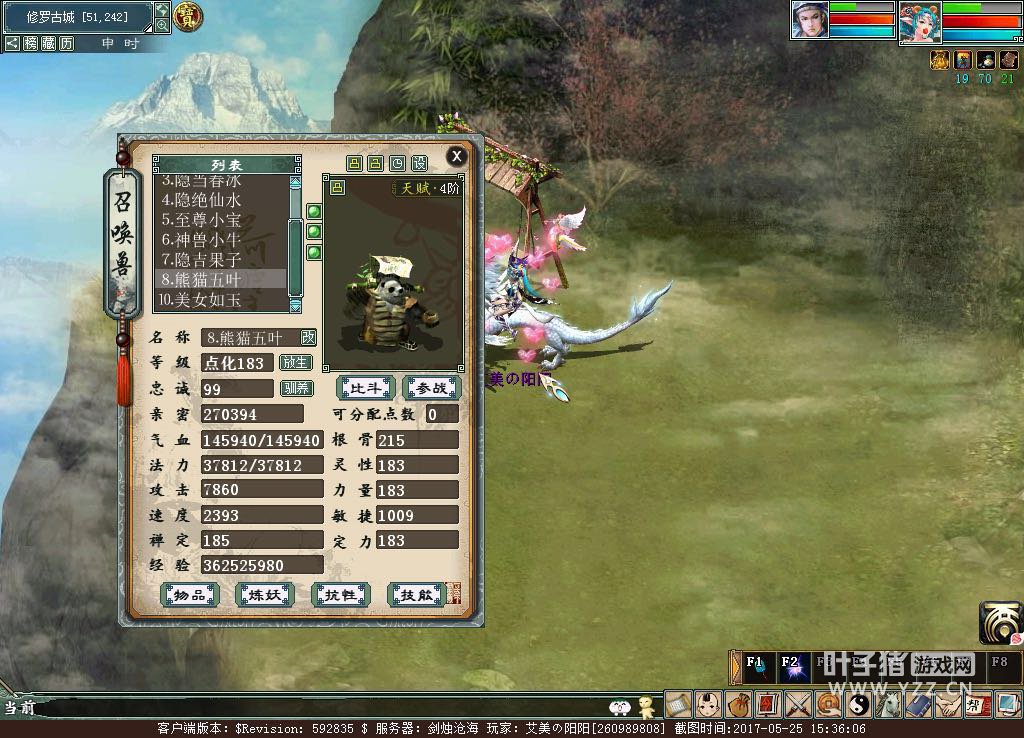
Task: Open the 炼妖 refine button
Action: [x=264, y=595]
